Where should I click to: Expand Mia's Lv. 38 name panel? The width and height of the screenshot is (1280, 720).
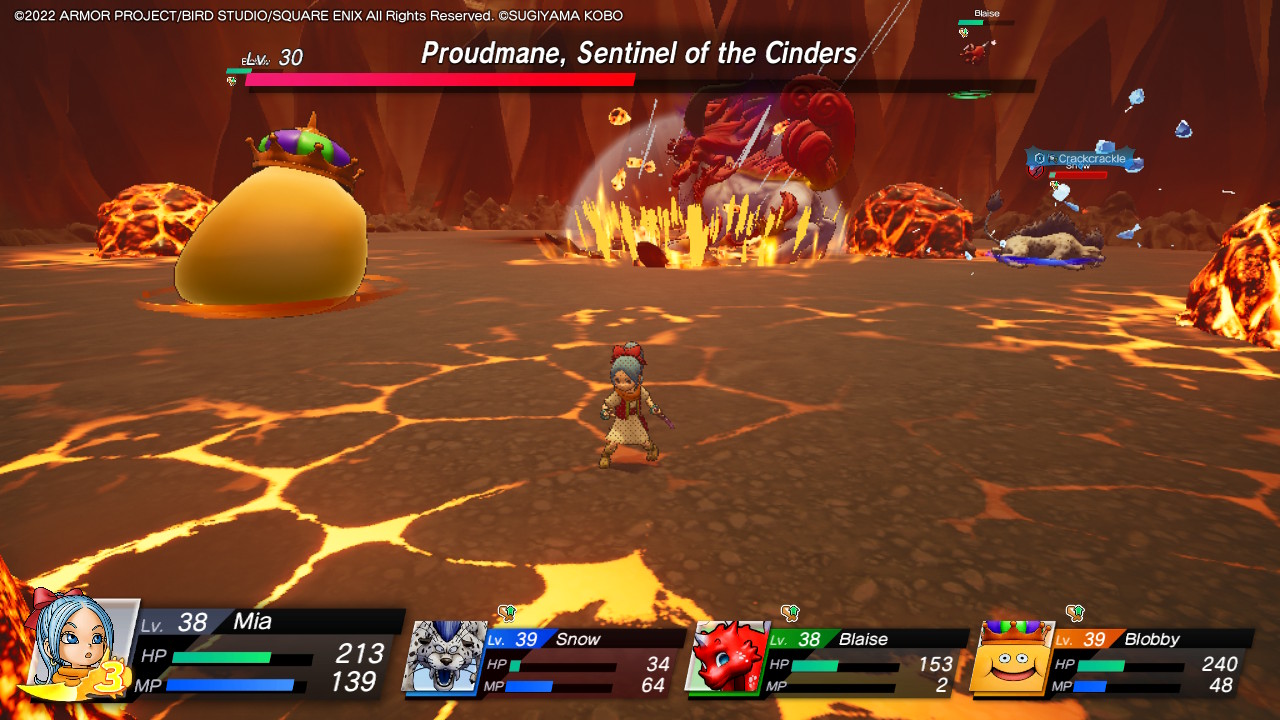250,623
